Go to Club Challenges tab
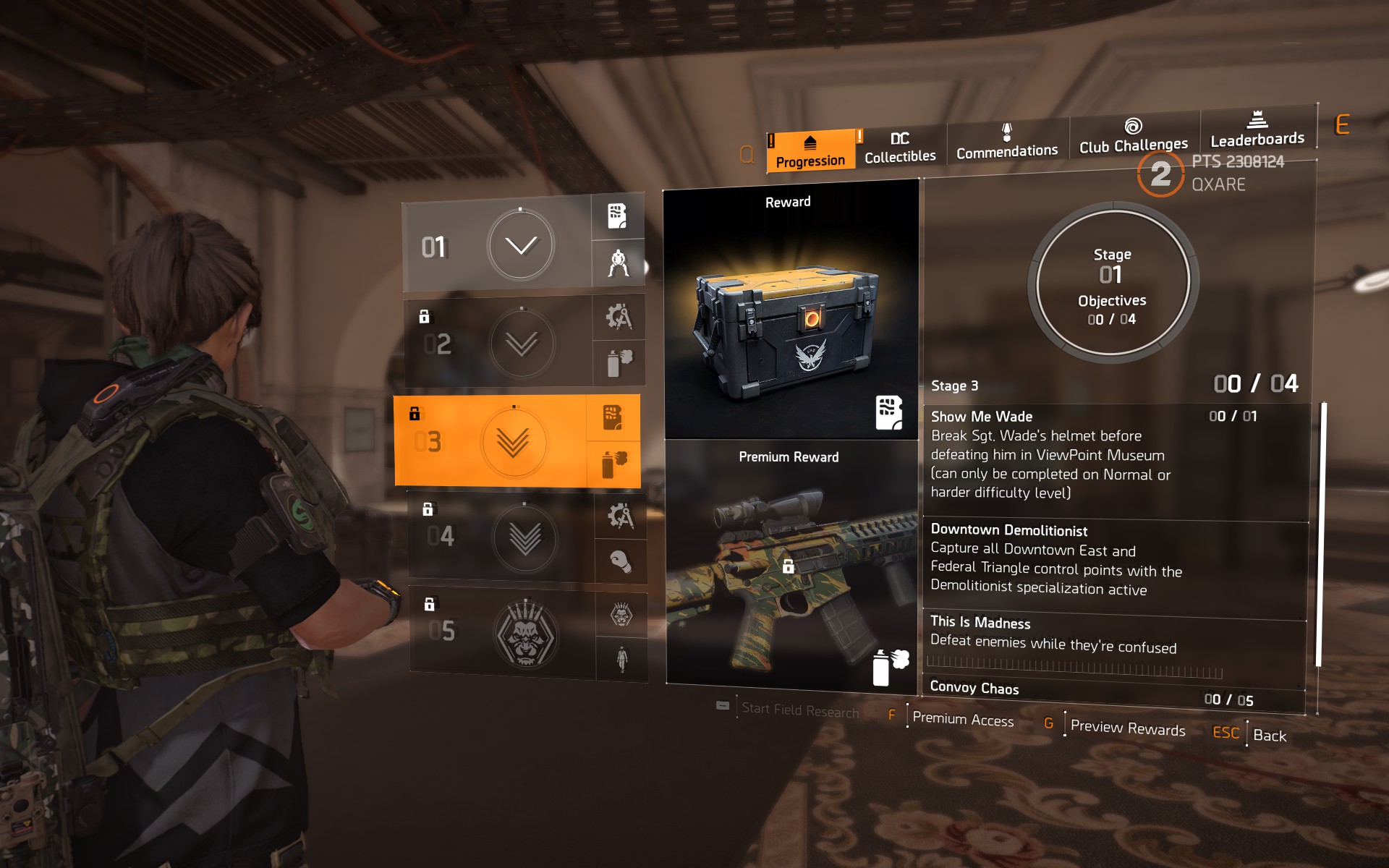Image resolution: width=1389 pixels, height=868 pixels. (1133, 137)
